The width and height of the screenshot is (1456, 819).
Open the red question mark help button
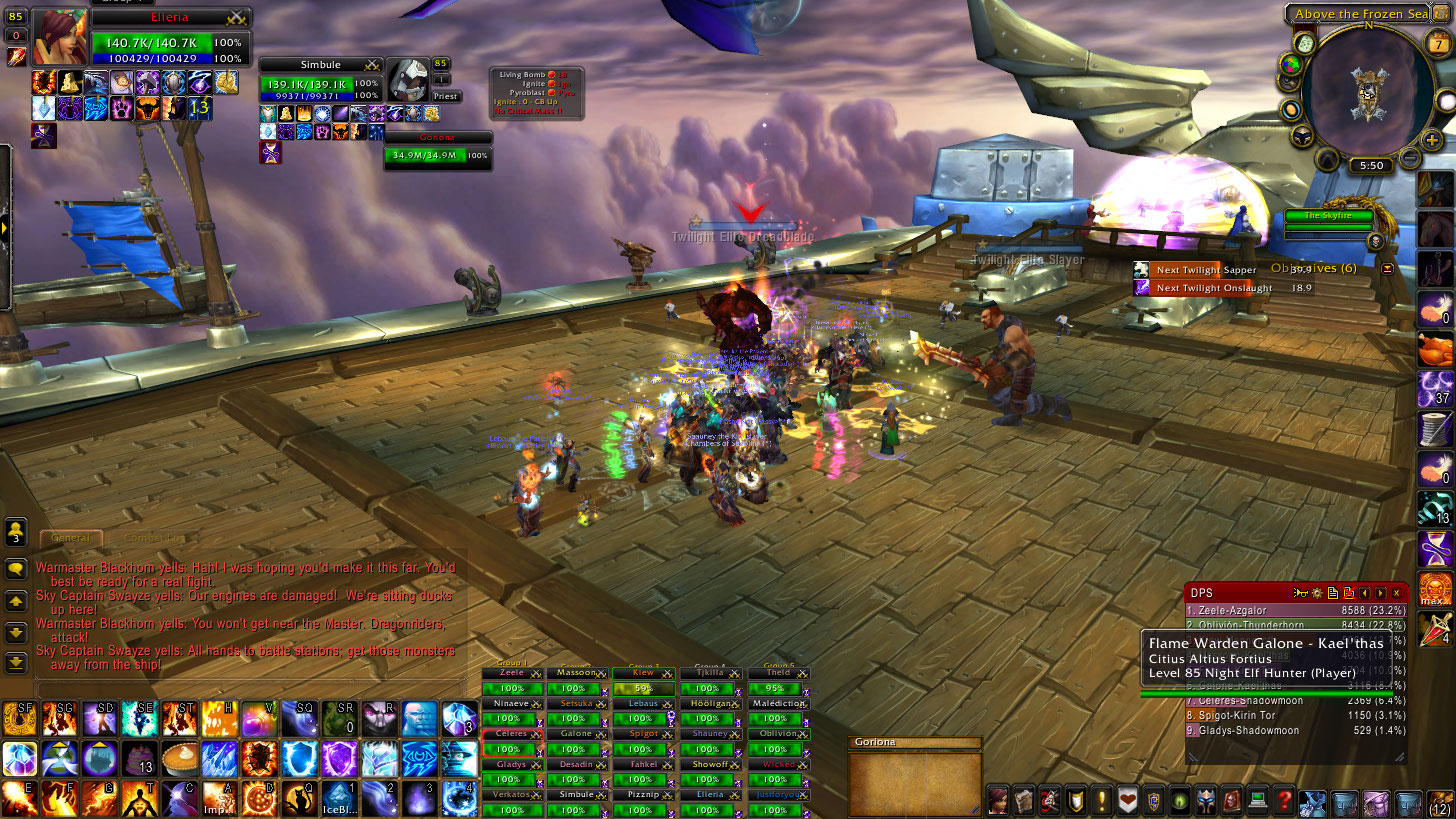[1284, 800]
